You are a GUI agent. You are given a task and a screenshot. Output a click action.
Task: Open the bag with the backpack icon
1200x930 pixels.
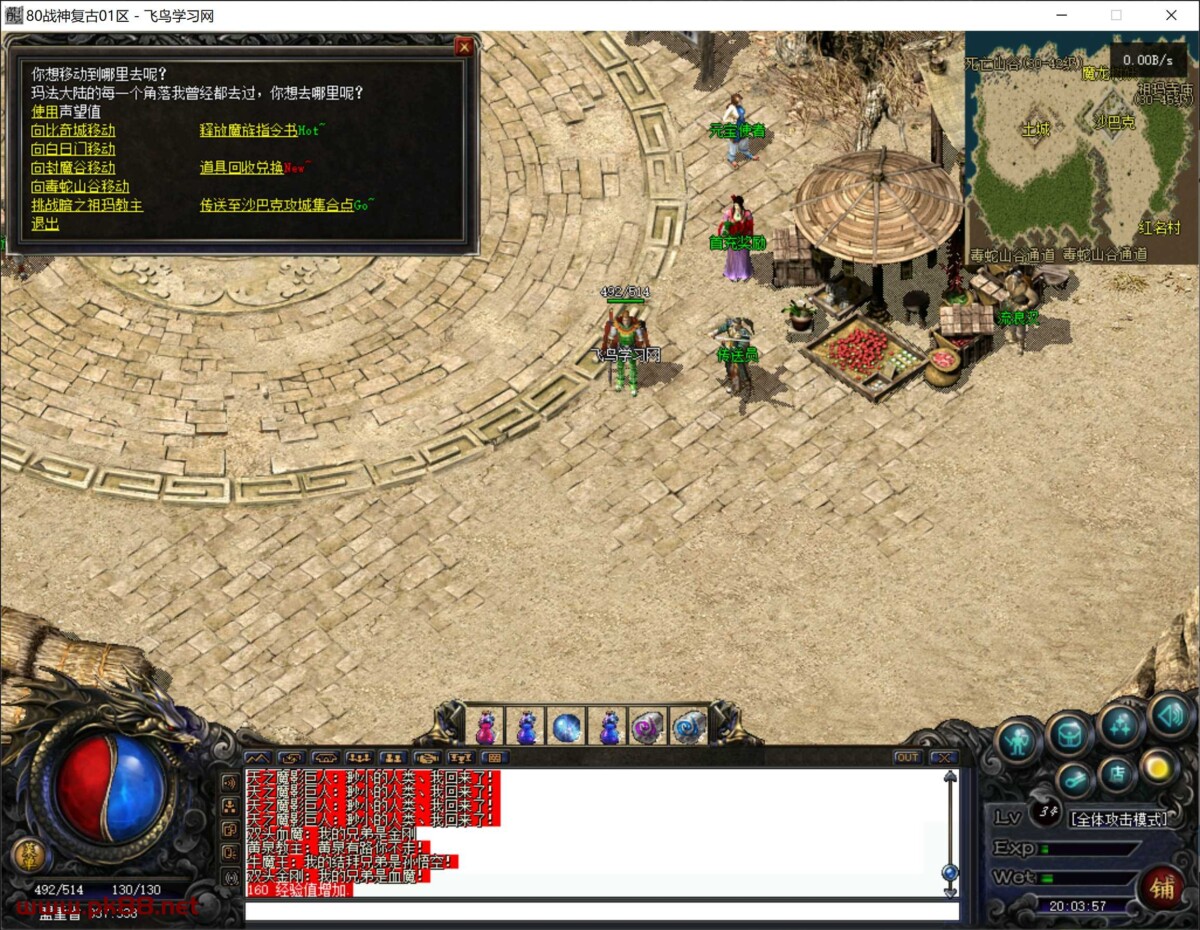1069,735
